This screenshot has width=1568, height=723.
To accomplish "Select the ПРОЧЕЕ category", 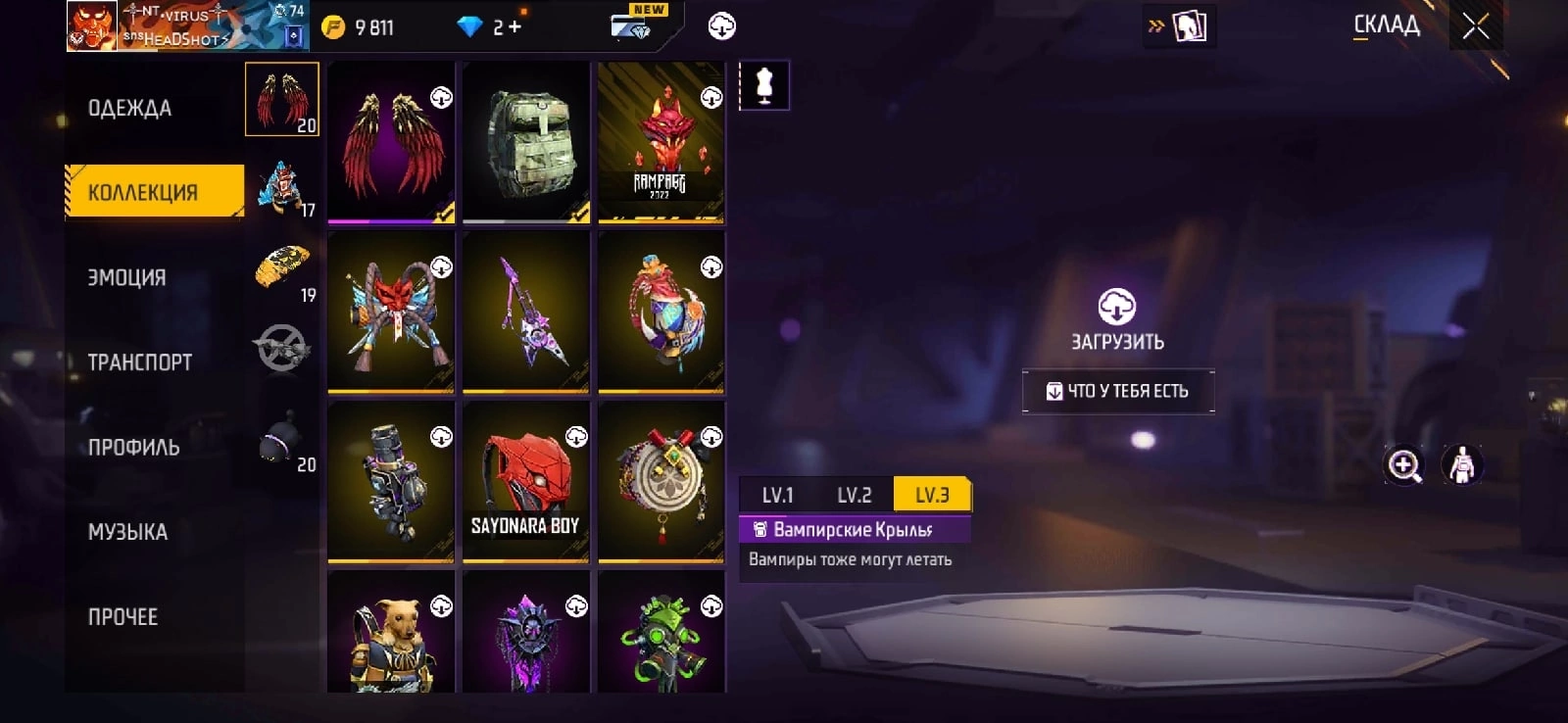I will [123, 617].
